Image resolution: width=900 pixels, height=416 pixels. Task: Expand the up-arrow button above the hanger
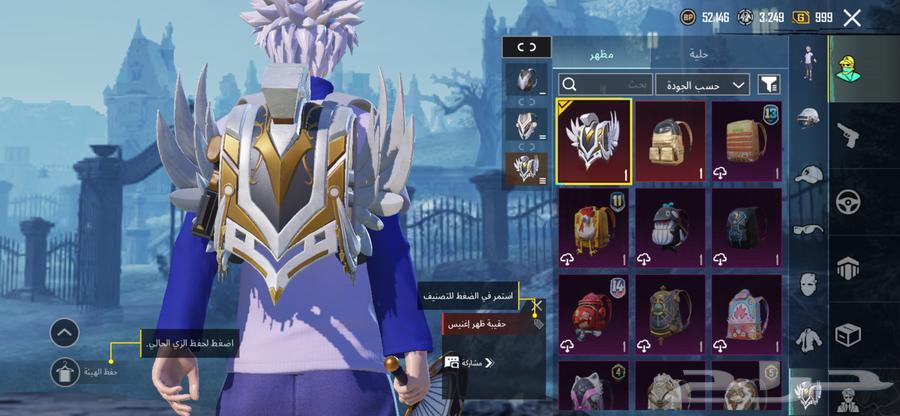tap(64, 332)
